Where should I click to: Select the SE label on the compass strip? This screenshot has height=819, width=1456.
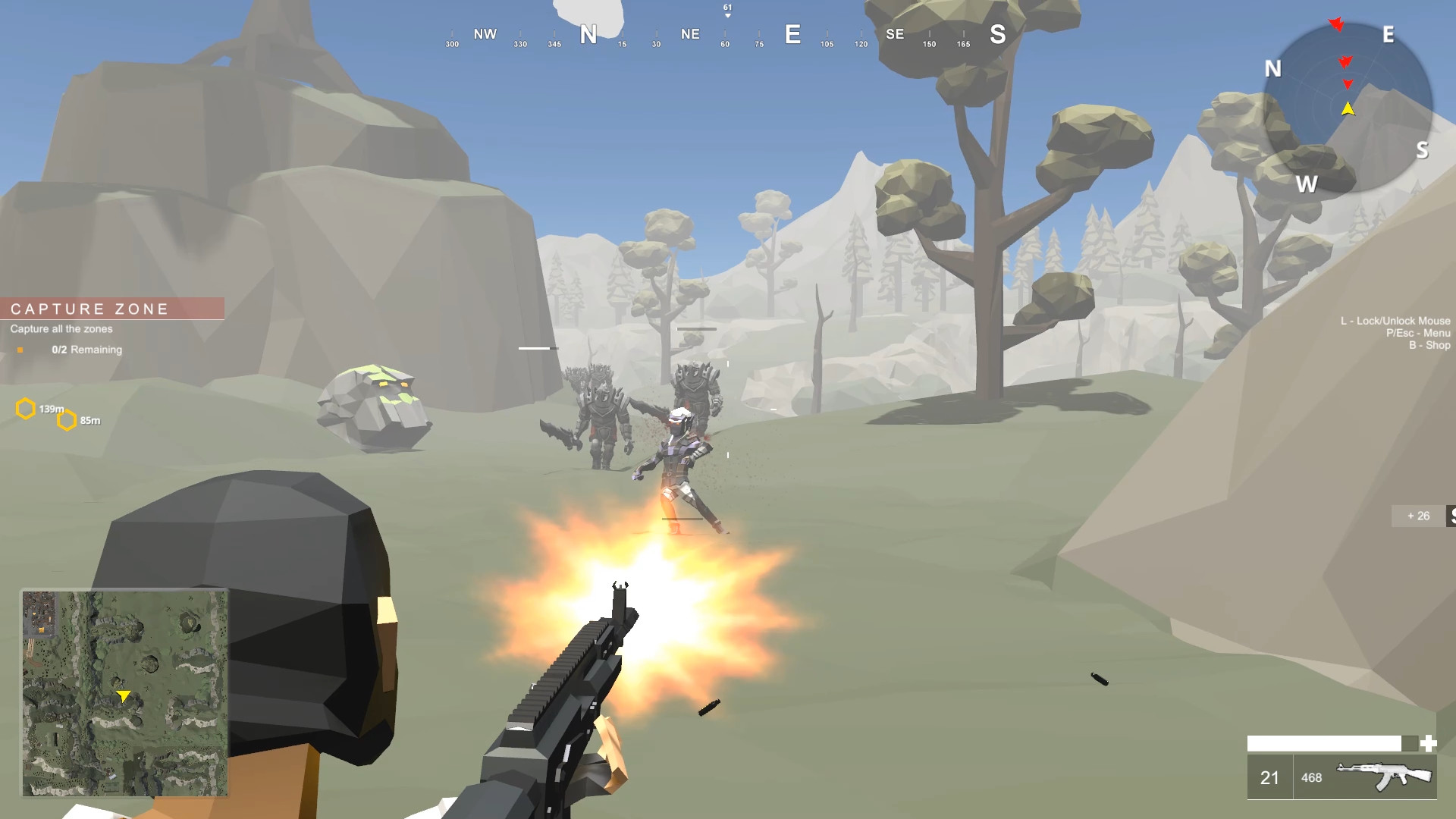pos(895,34)
